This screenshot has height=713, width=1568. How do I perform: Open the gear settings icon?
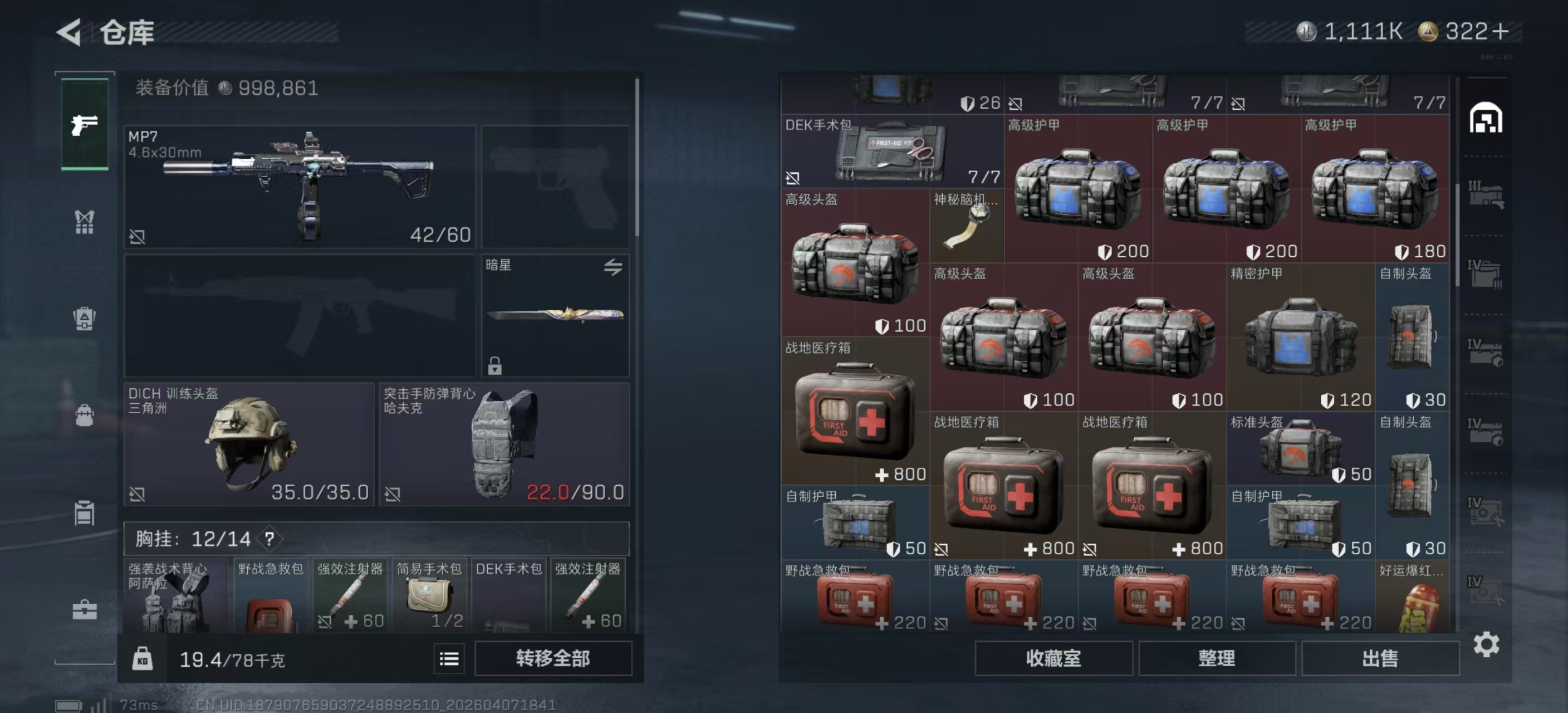click(x=1486, y=644)
